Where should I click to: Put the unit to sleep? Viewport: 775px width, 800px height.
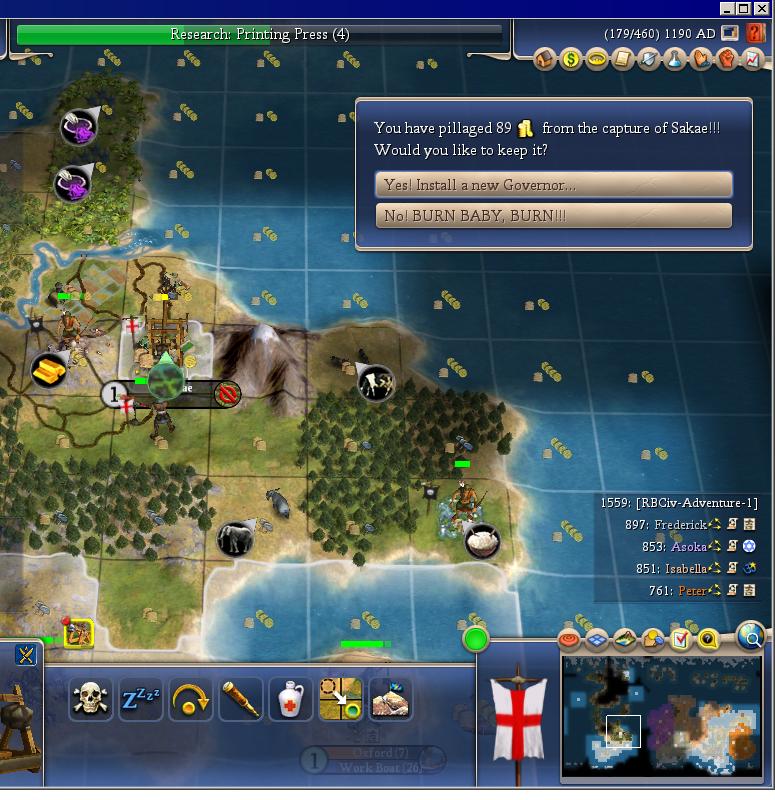(x=141, y=699)
